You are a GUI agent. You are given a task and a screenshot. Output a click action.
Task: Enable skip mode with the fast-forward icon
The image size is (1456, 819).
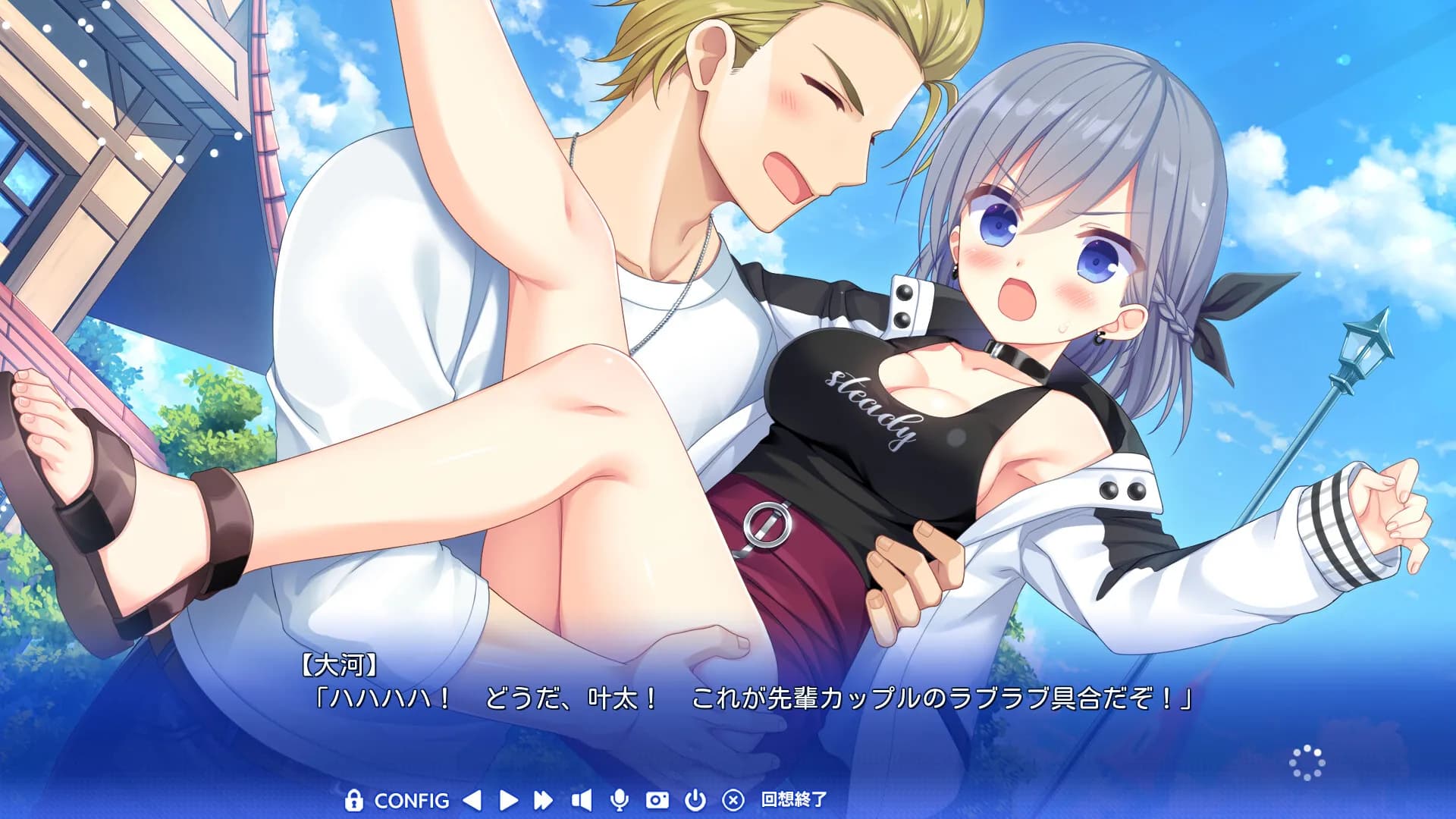point(543,800)
